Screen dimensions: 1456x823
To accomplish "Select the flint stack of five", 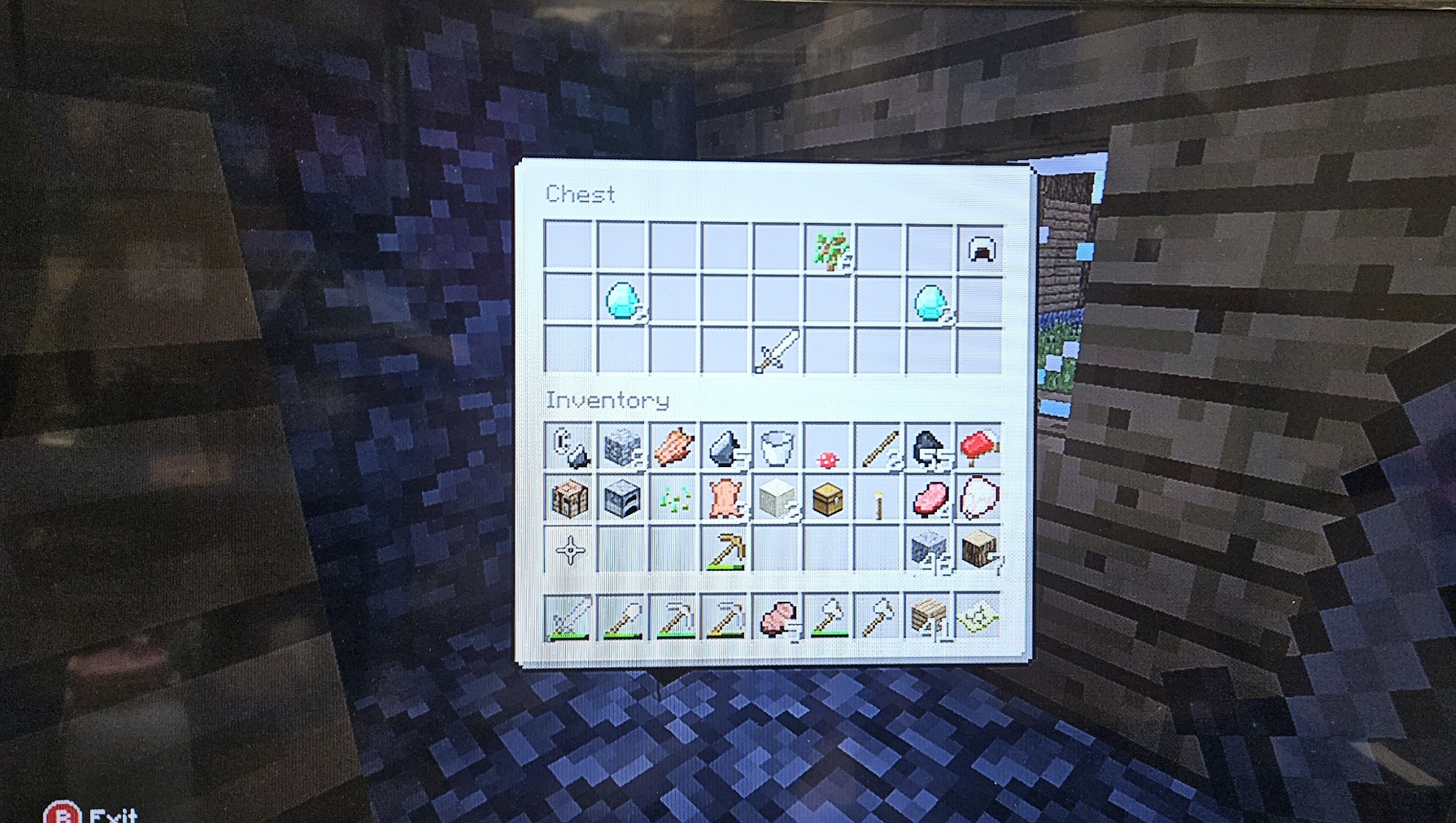I will click(725, 446).
